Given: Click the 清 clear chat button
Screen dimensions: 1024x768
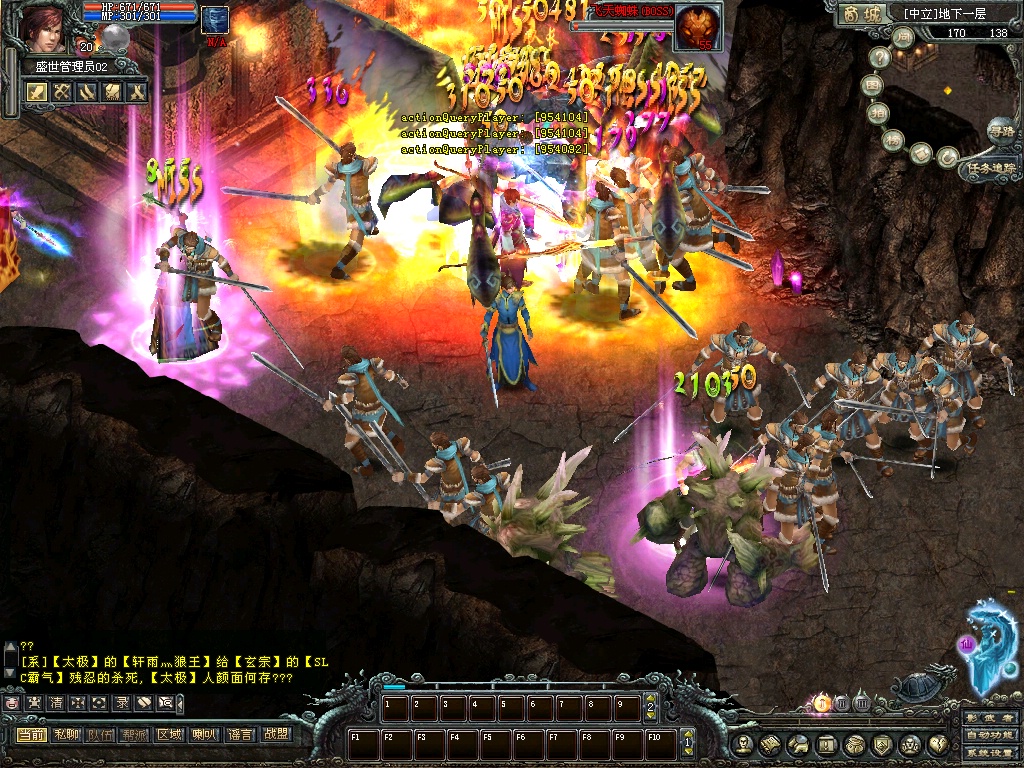Looking at the screenshot, I should click(x=56, y=703).
